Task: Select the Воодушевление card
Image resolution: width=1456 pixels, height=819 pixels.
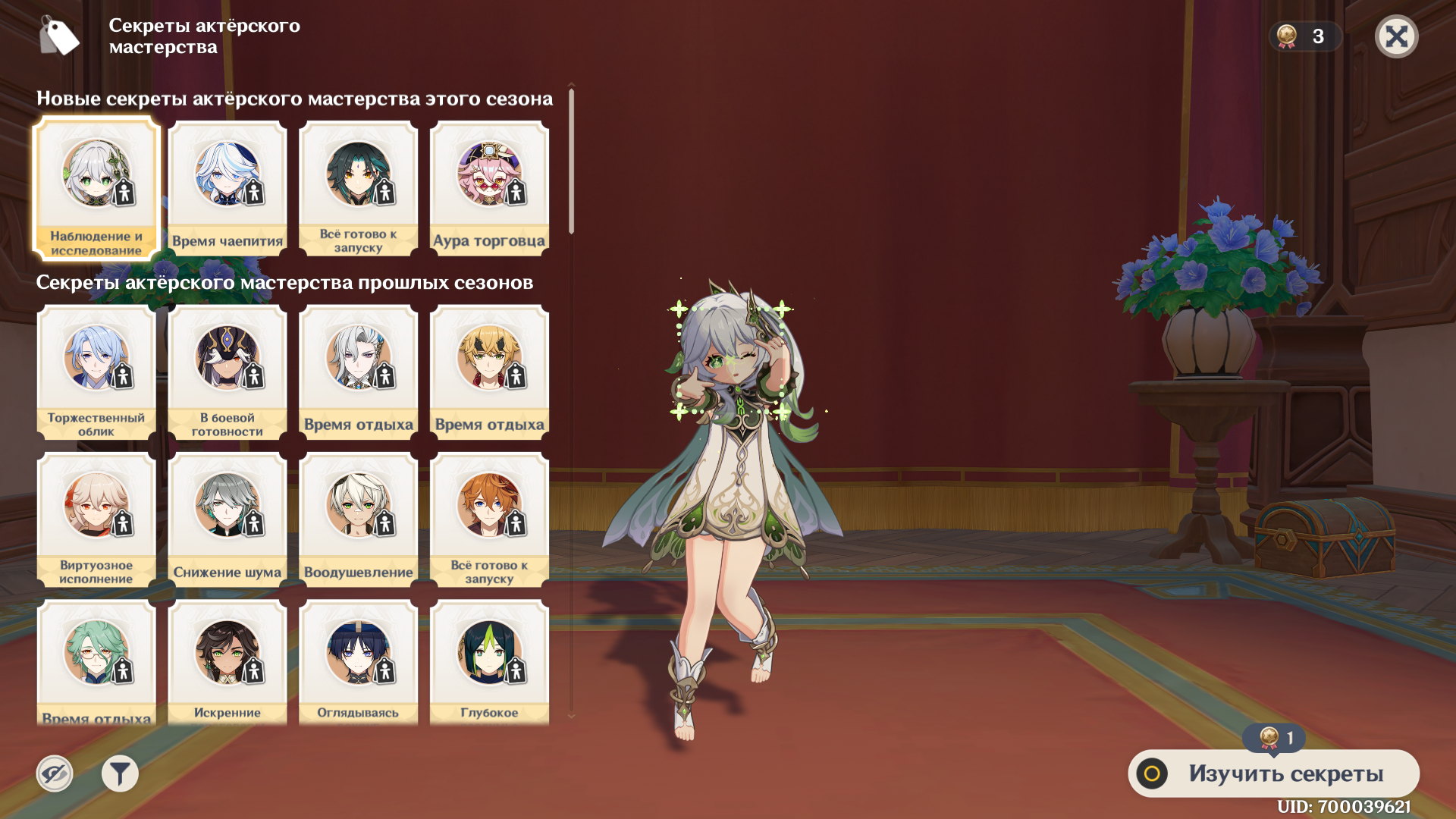Action: coord(359,519)
